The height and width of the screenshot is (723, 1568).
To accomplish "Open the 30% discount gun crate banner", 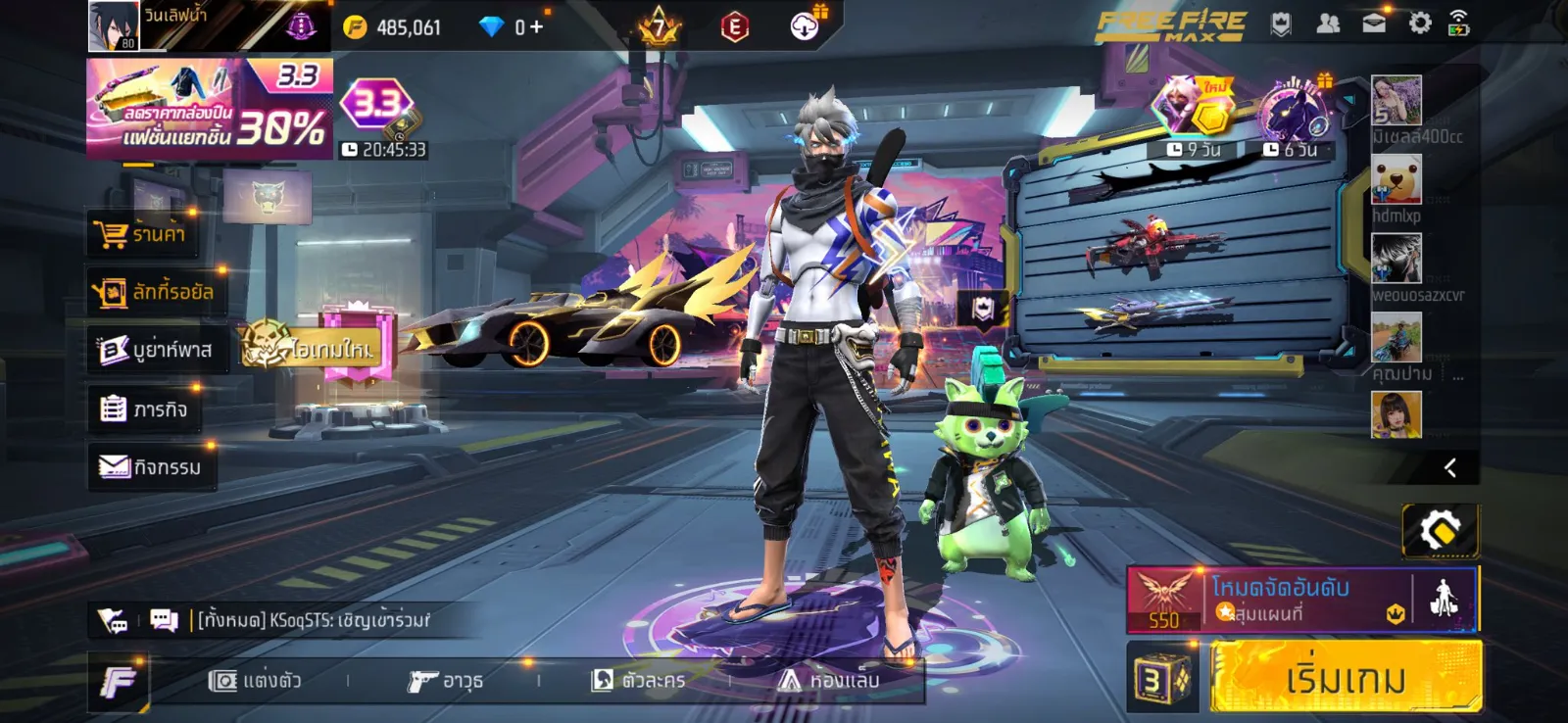I will pos(209,109).
